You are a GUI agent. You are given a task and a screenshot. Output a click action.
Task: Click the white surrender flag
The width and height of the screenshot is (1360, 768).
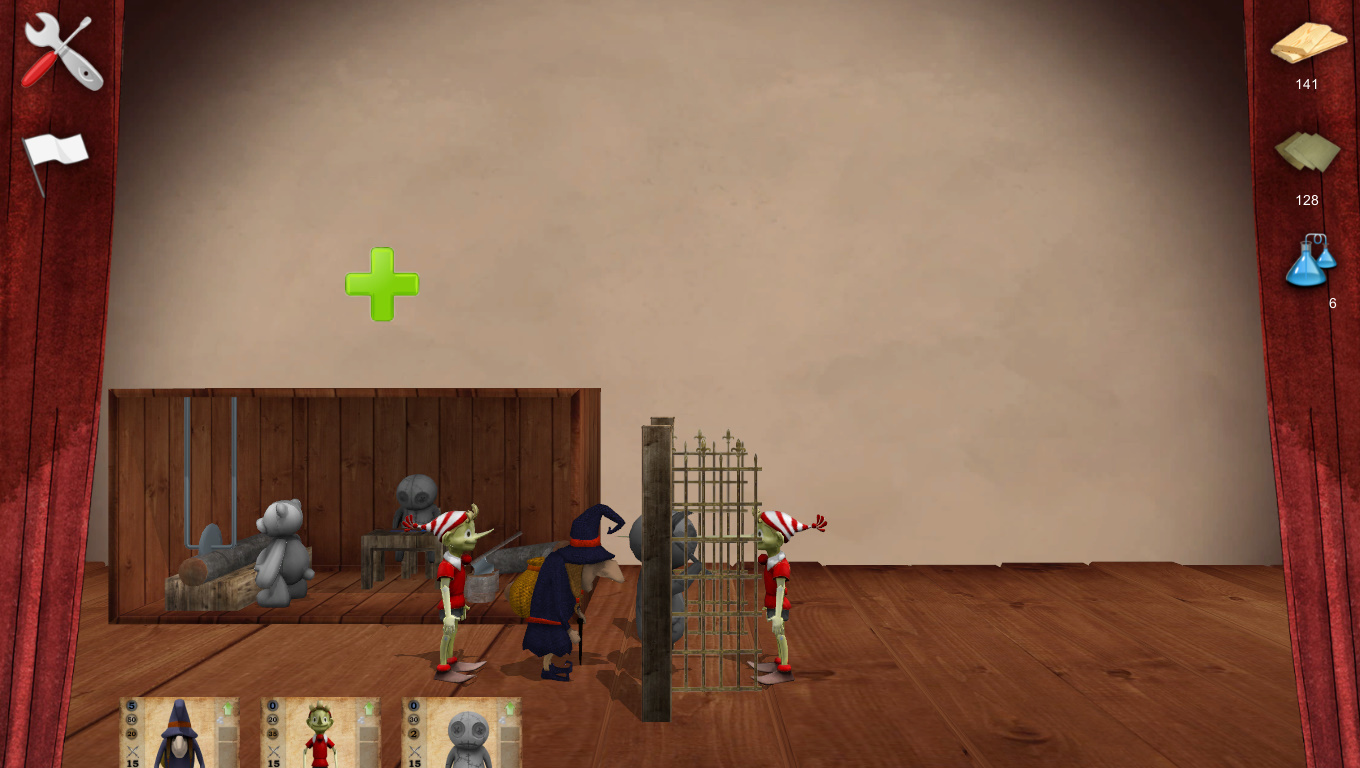pos(56,156)
